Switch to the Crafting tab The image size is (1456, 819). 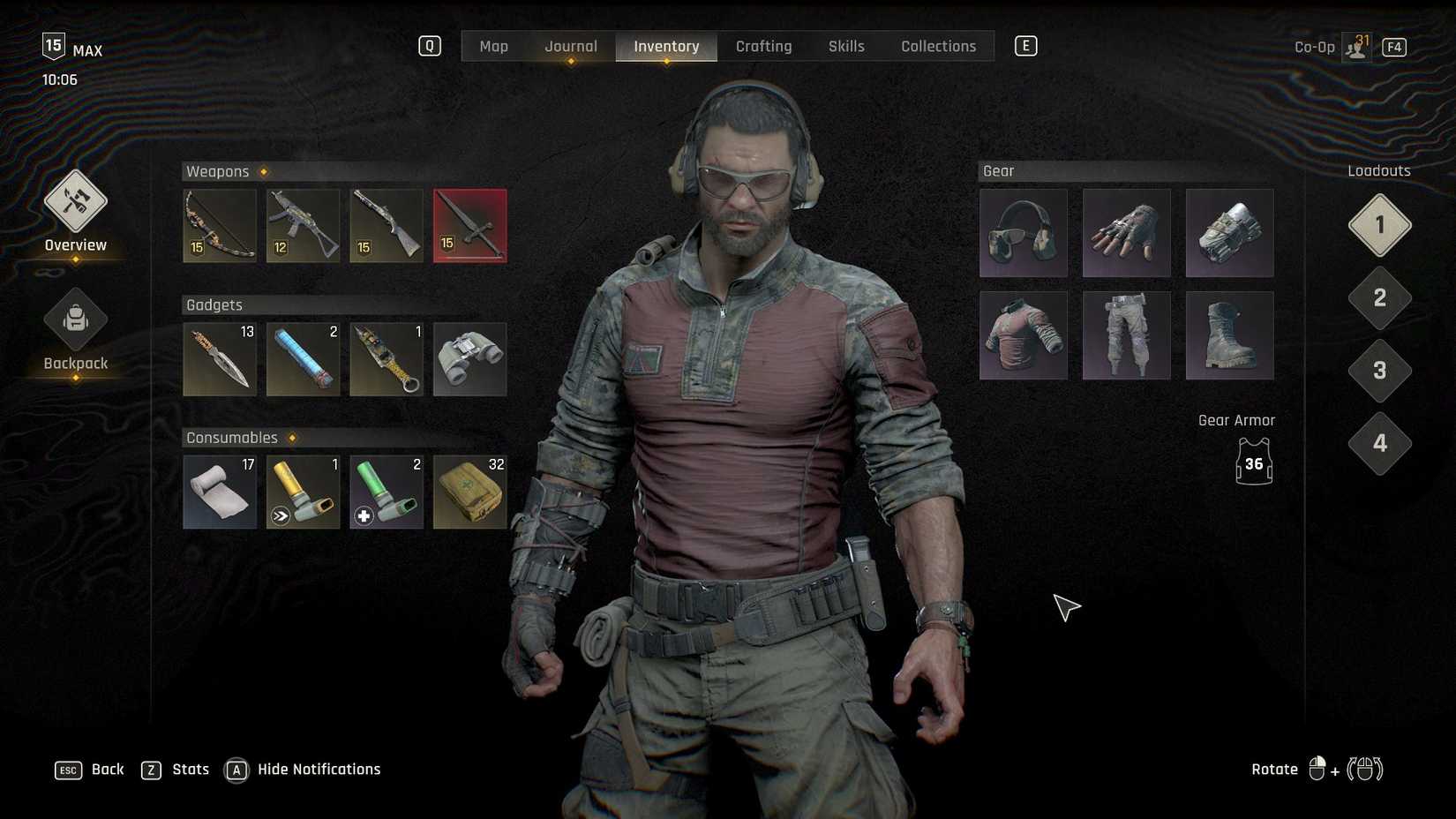pos(763,46)
